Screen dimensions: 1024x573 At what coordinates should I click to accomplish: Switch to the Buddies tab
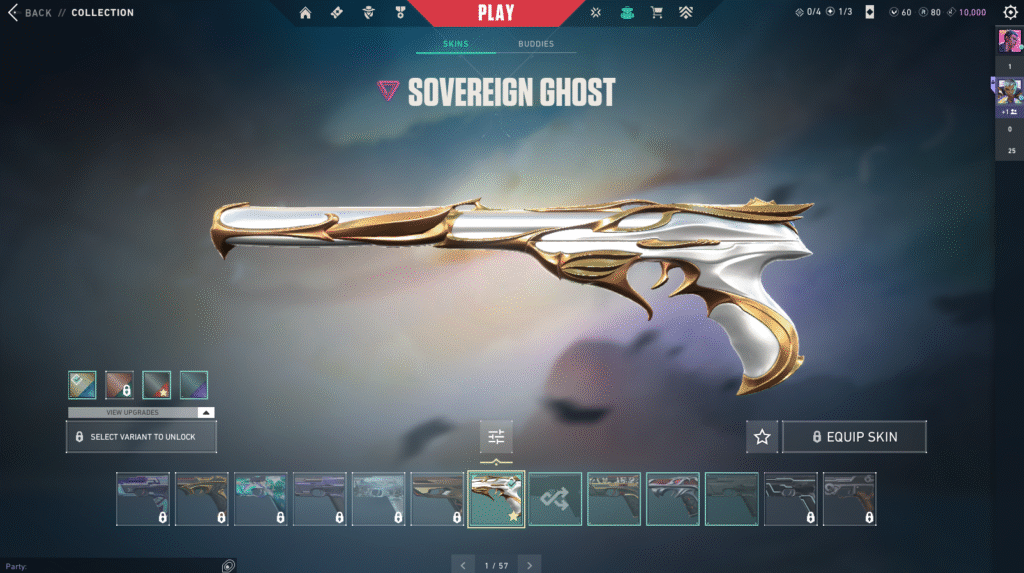[x=535, y=45]
